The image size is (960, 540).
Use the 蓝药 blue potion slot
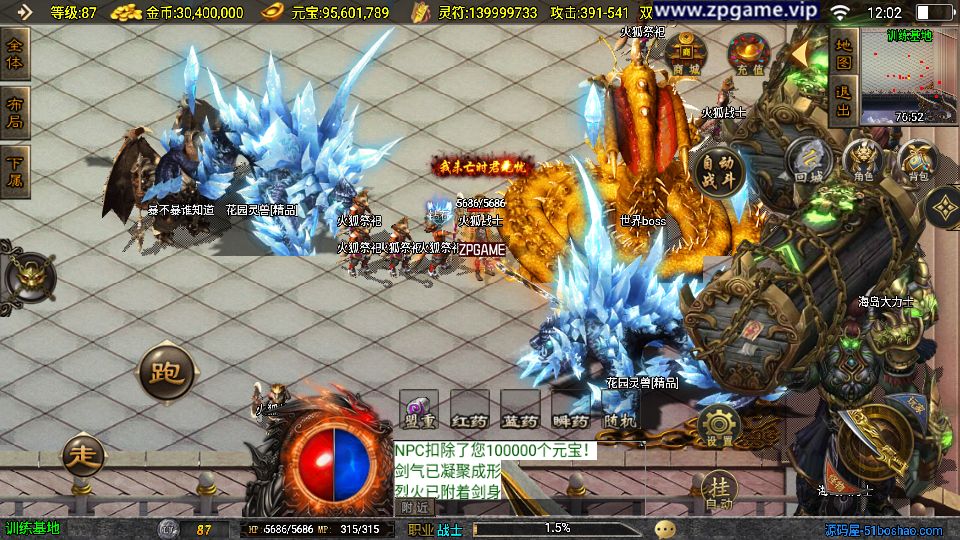(520, 410)
